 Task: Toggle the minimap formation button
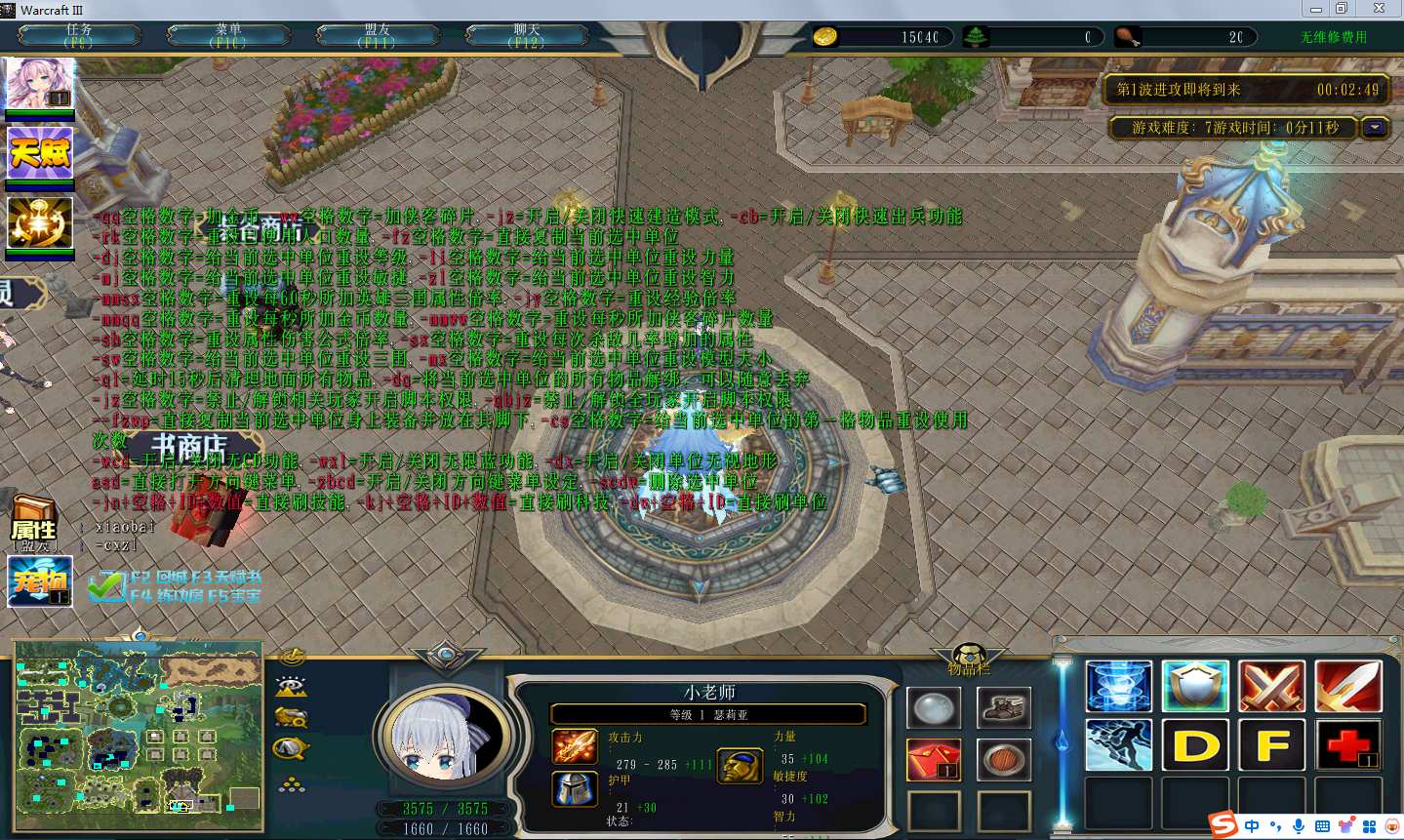click(291, 784)
